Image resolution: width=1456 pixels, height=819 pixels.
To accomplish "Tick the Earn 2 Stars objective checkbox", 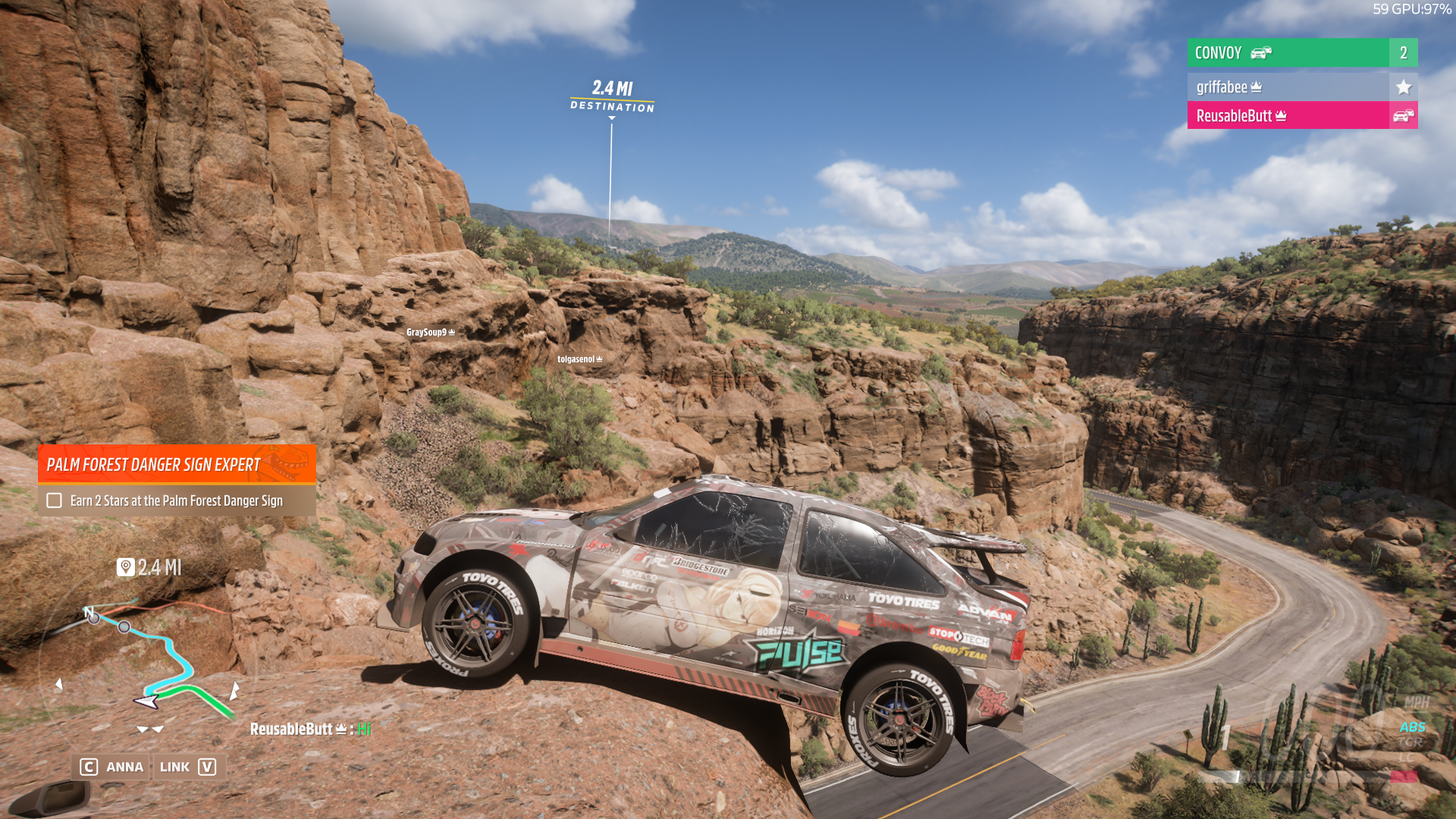I will tap(54, 500).
